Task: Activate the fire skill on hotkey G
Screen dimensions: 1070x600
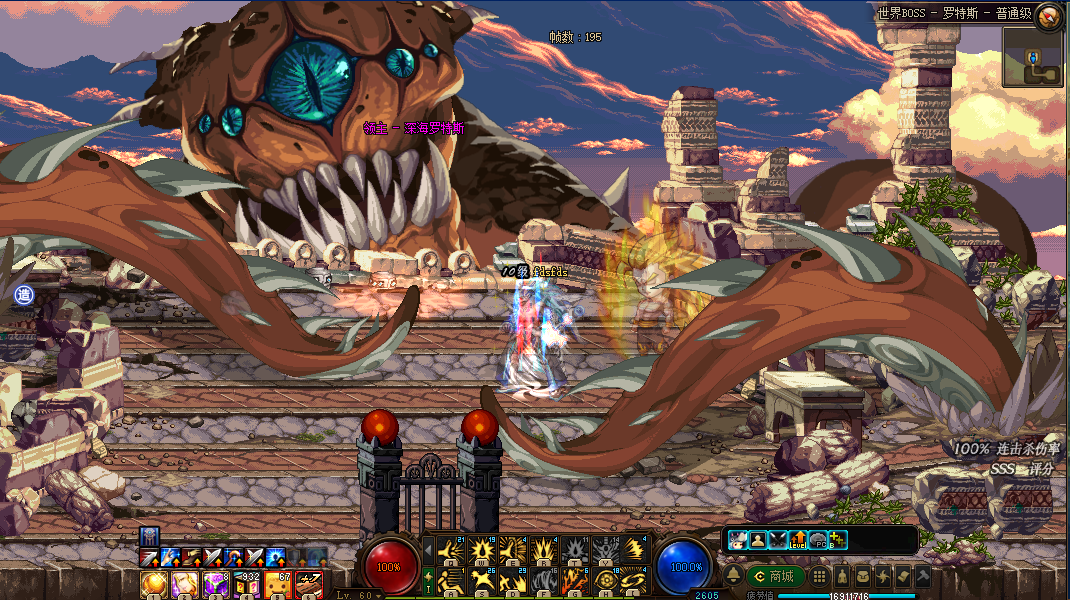Action: pyautogui.click(x=575, y=580)
